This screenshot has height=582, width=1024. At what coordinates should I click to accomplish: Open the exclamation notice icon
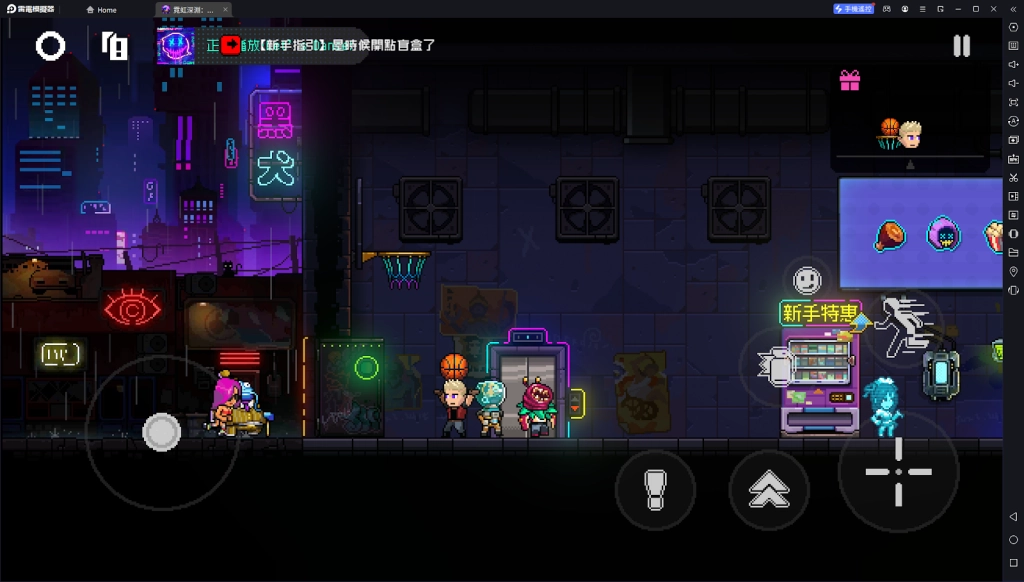115,46
